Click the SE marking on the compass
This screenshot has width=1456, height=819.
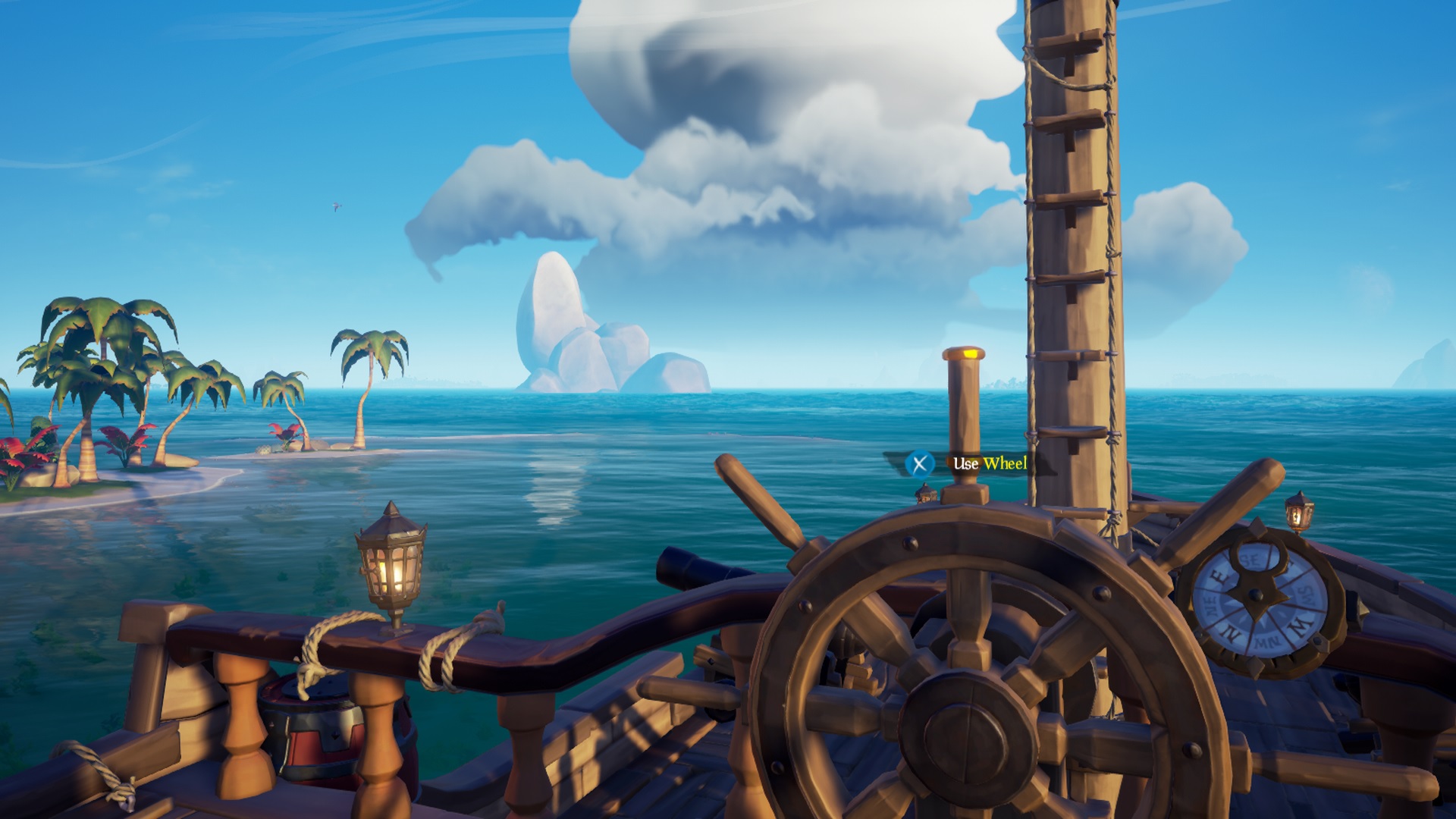[1249, 558]
